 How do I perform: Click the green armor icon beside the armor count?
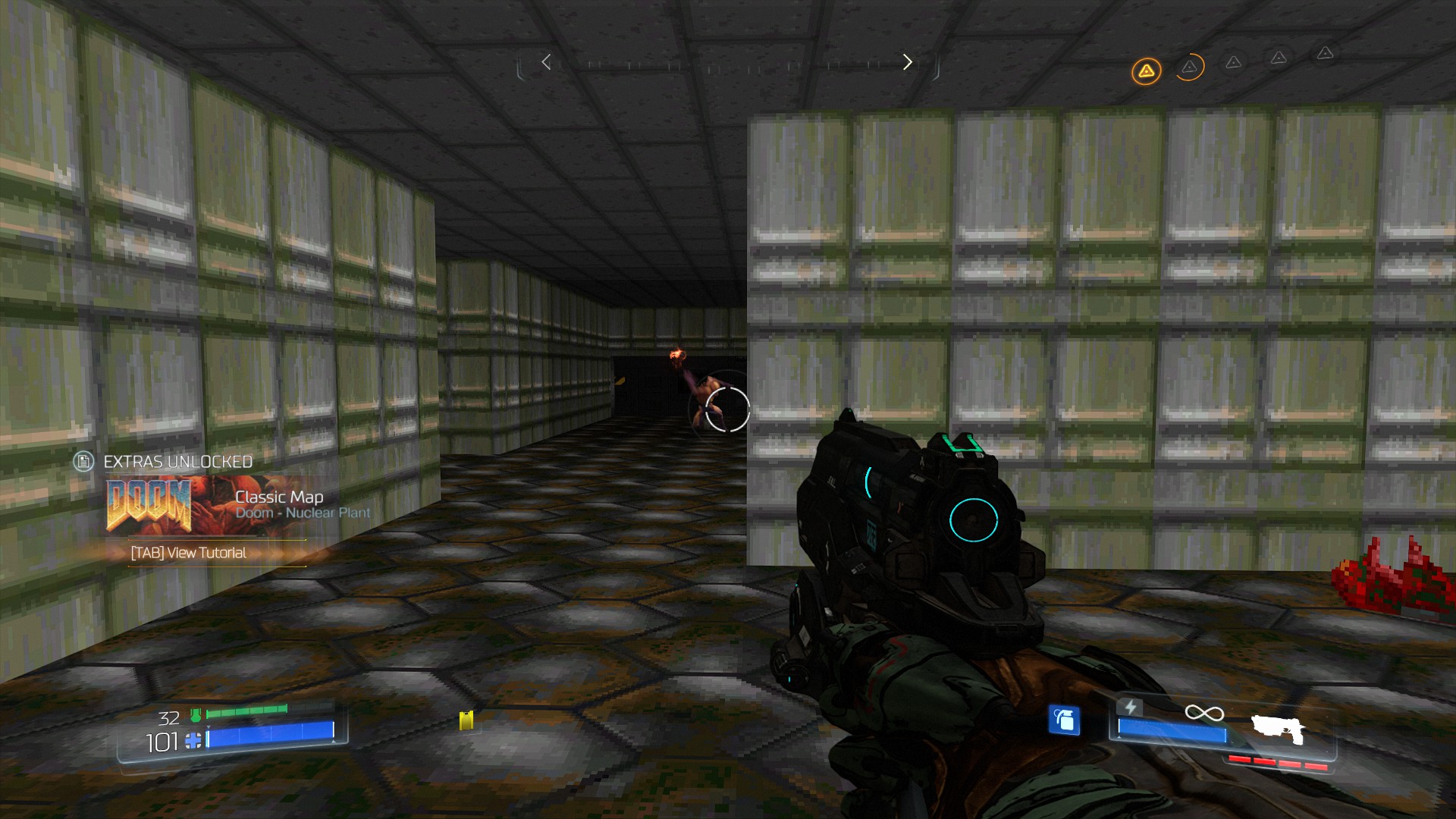pos(196,714)
